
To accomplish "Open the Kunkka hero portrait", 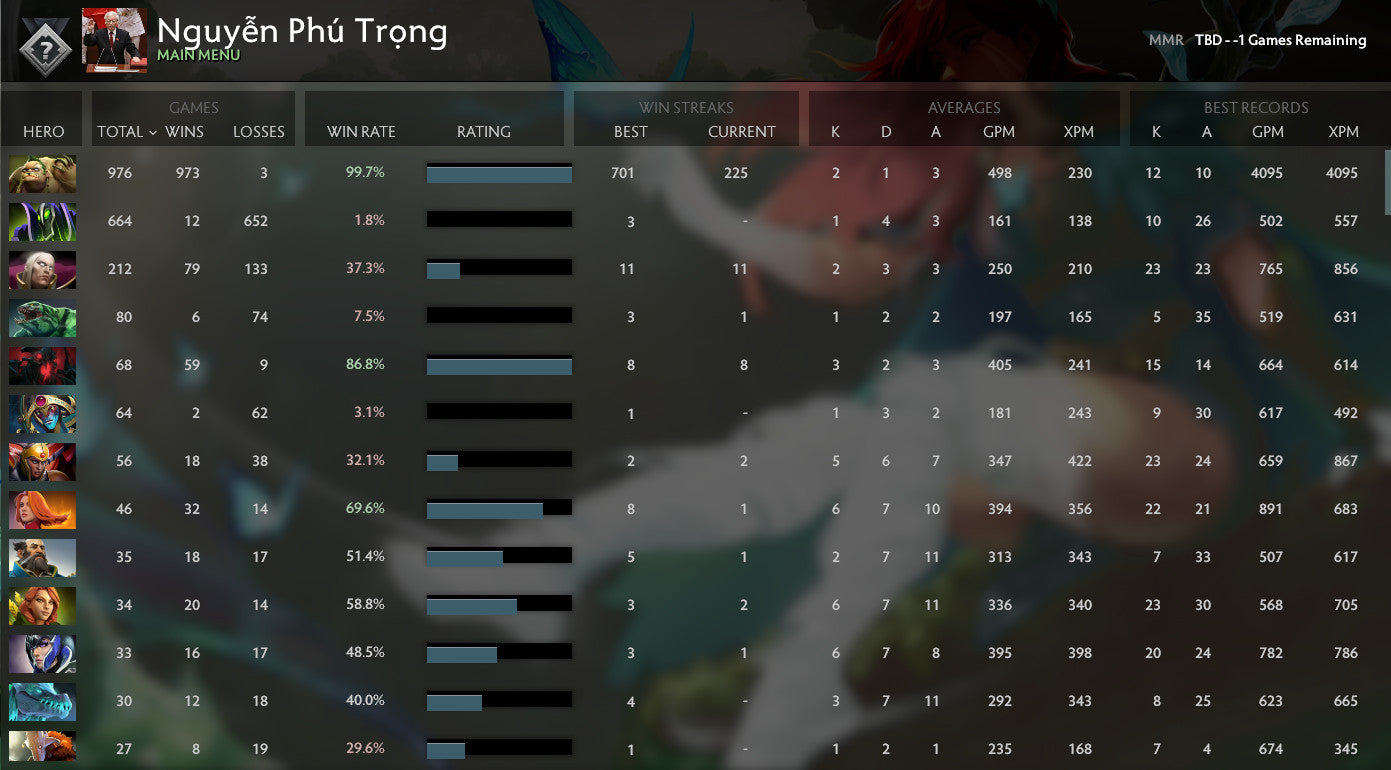I will pyautogui.click(x=42, y=557).
